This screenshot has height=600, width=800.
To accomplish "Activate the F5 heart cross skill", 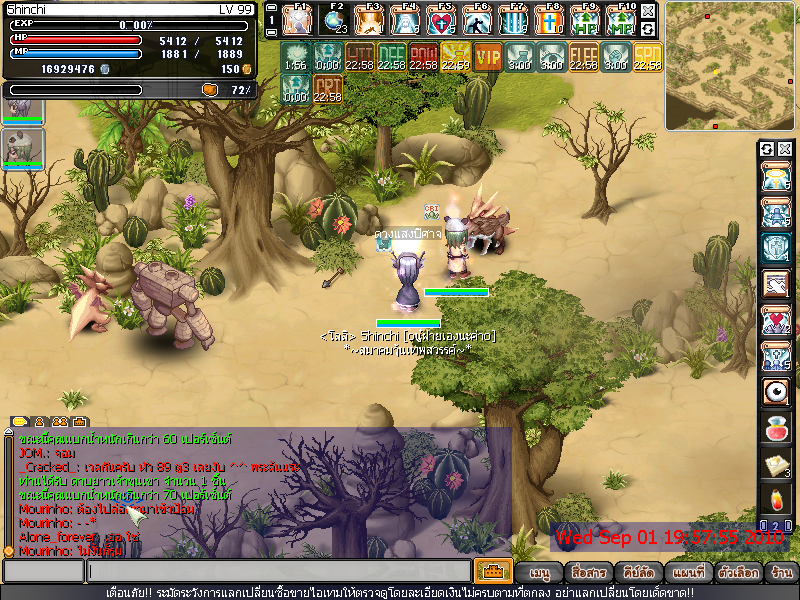I will click(441, 20).
